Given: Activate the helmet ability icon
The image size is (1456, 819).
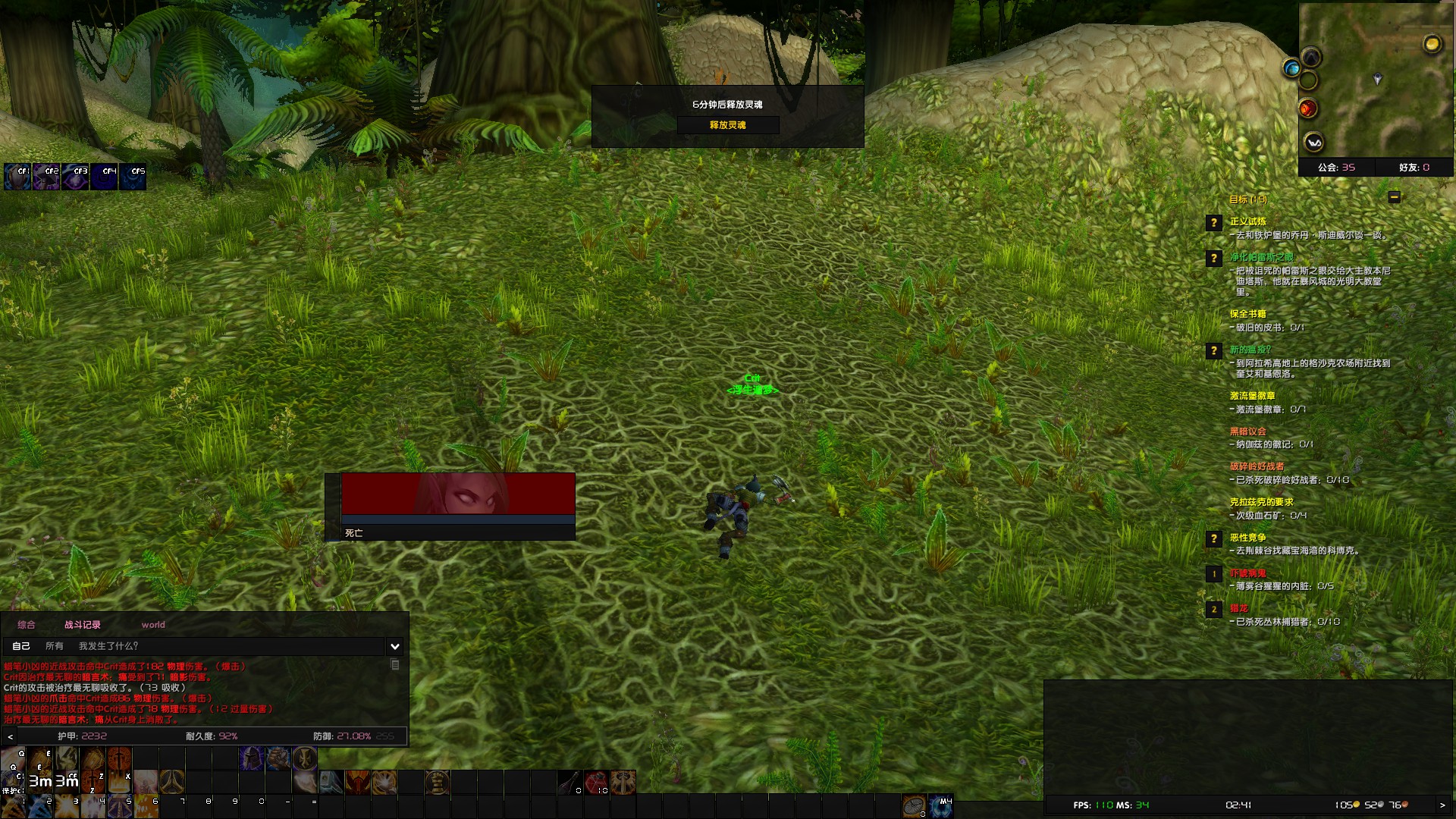Looking at the screenshot, I should pos(251,758).
